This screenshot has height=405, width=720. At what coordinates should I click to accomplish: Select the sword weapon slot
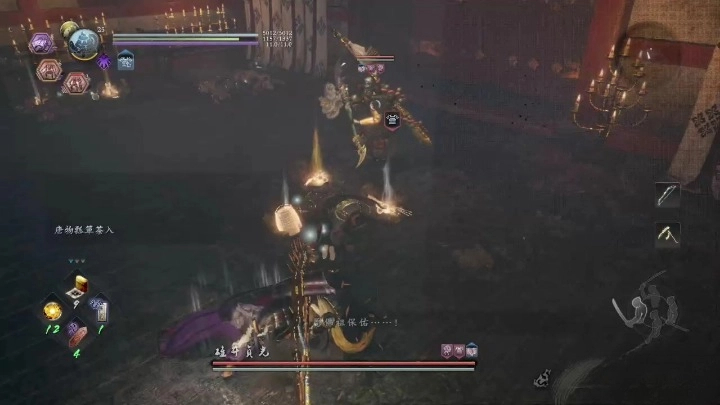point(667,195)
